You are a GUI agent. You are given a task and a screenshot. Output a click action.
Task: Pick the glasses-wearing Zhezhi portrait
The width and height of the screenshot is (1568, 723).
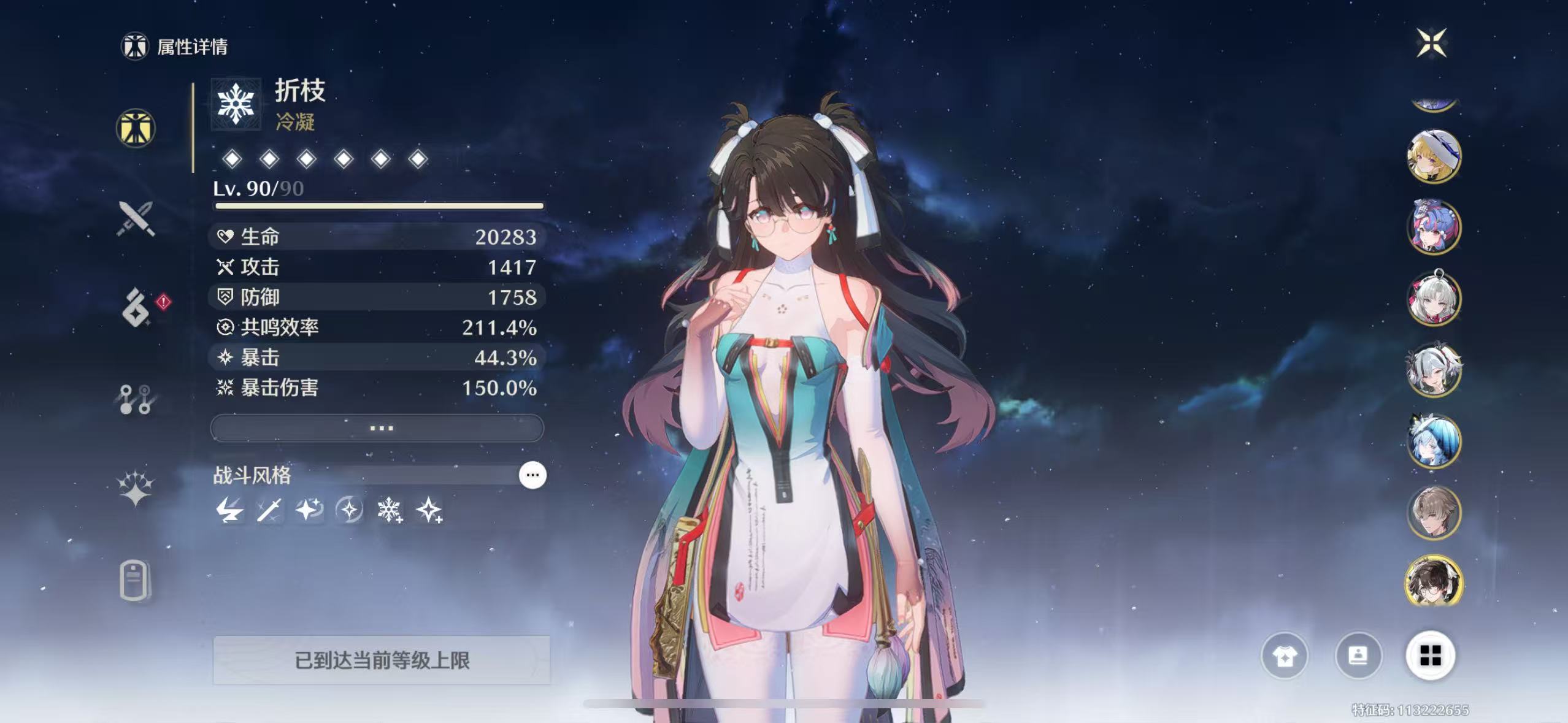(1434, 583)
